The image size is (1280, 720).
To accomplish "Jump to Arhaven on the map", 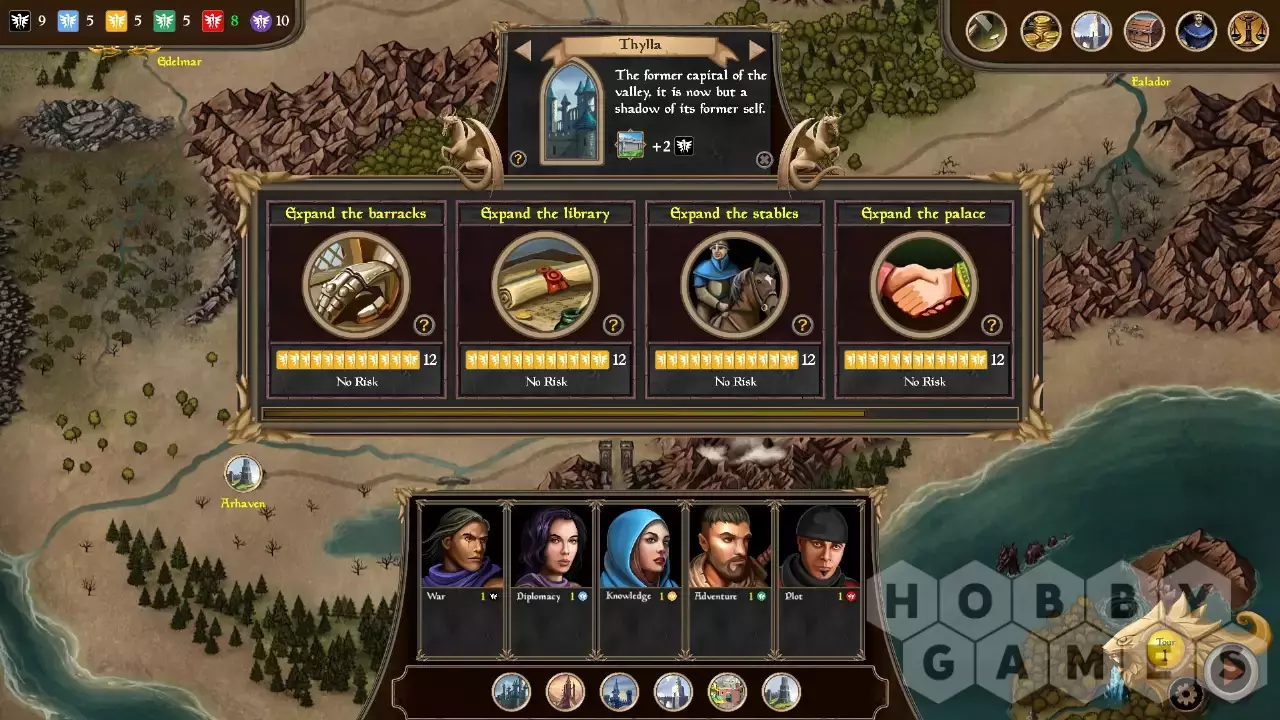I will point(243,473).
